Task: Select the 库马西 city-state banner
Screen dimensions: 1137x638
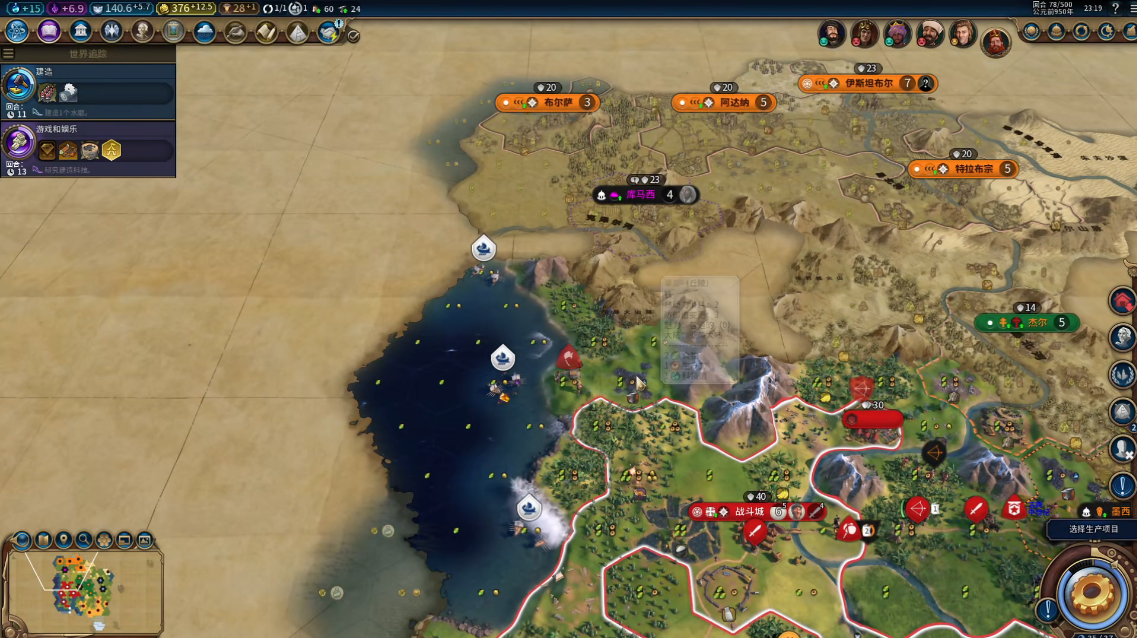Action: click(x=640, y=194)
